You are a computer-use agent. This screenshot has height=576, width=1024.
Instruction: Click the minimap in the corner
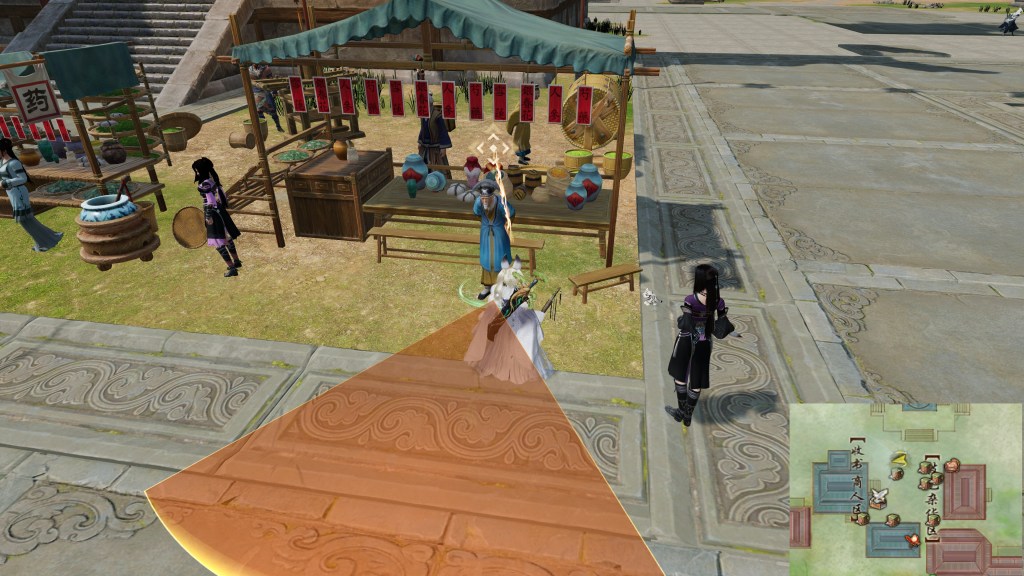[x=906, y=489]
